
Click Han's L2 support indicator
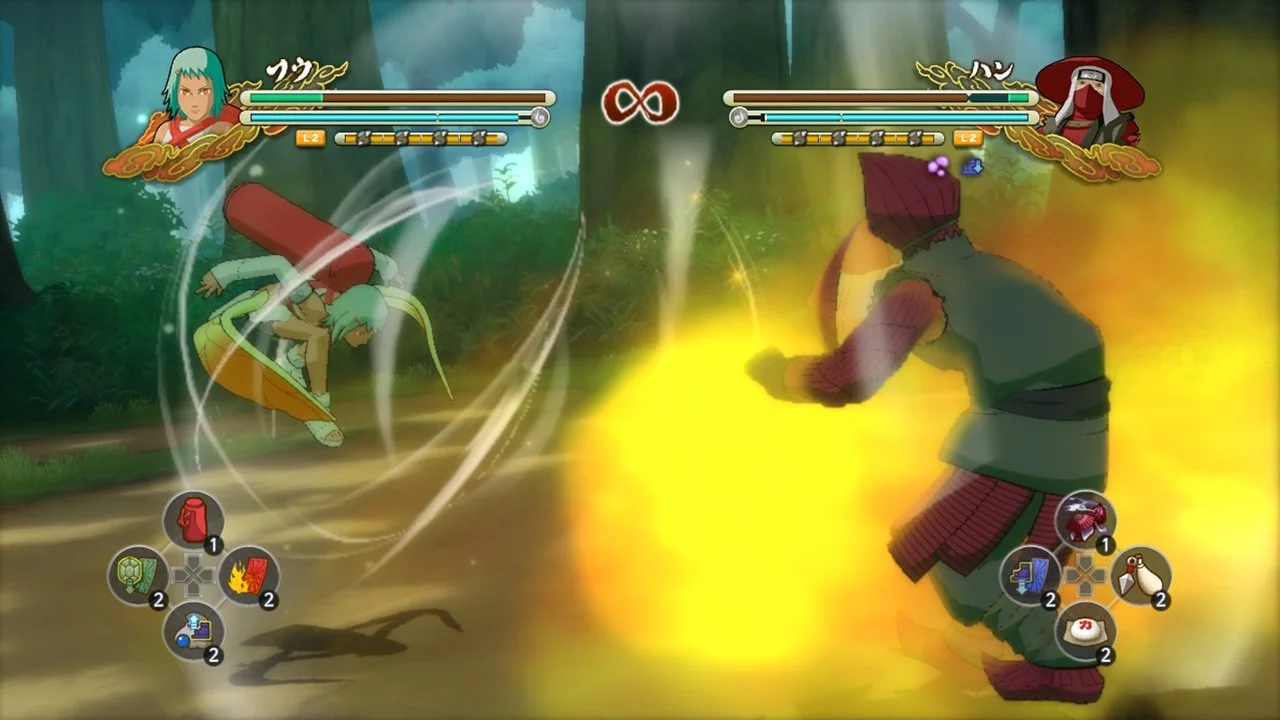tap(965, 137)
